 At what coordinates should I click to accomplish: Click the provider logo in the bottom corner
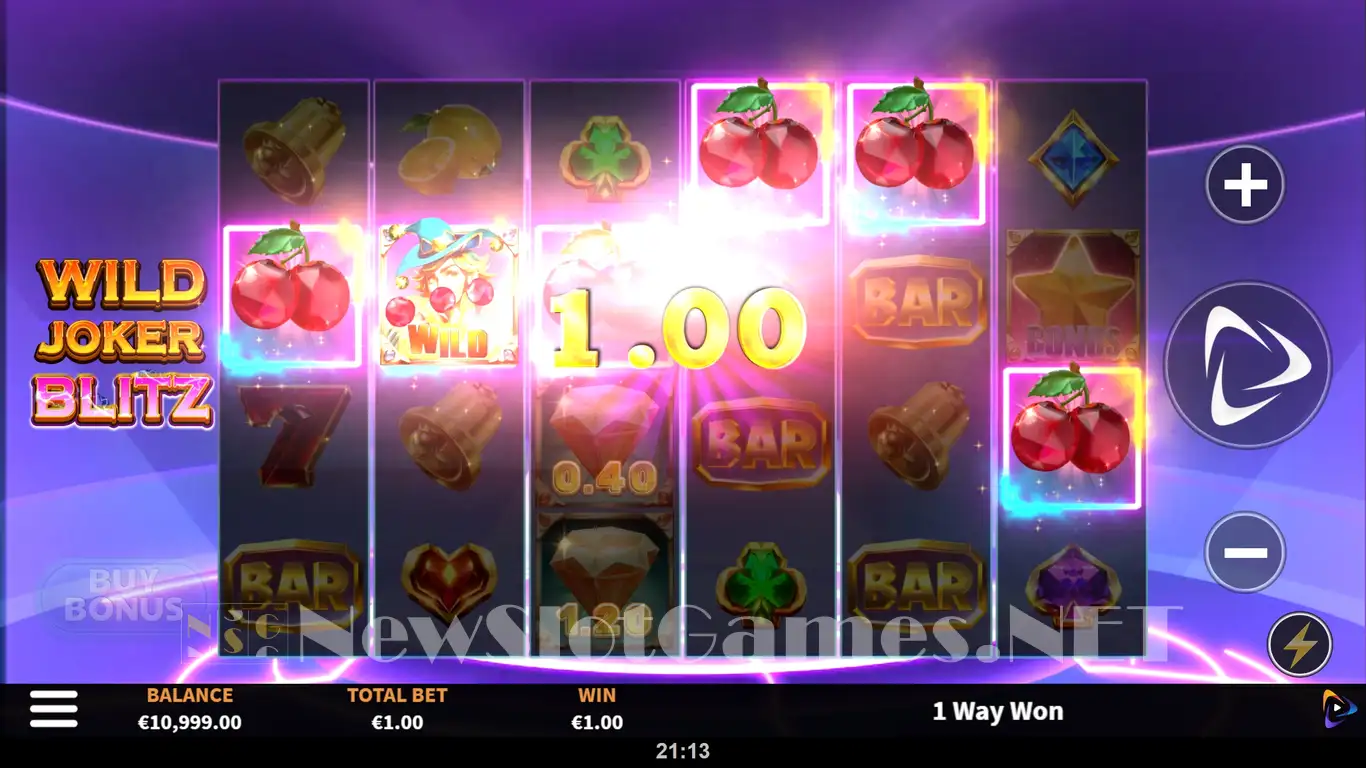1339,709
